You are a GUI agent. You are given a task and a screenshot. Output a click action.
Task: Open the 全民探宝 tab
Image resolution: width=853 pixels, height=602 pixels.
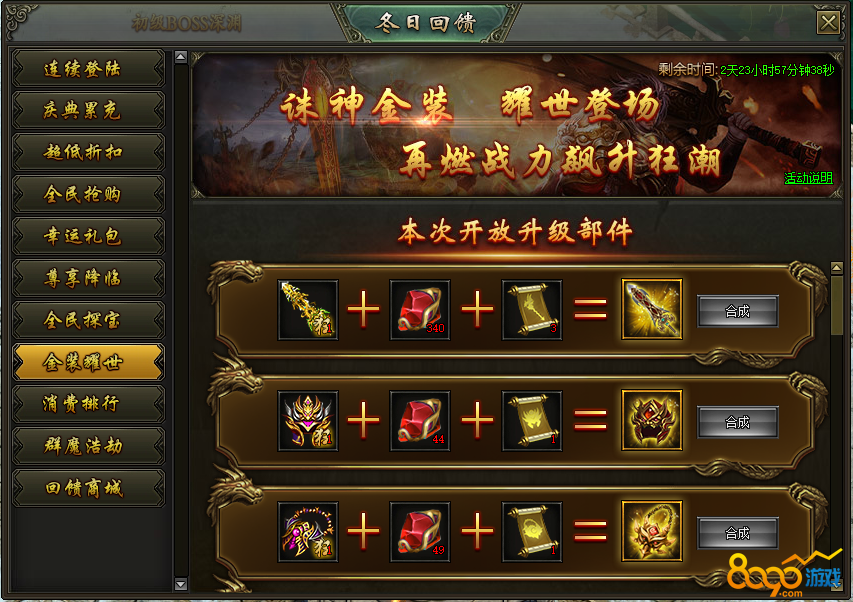click(x=87, y=320)
